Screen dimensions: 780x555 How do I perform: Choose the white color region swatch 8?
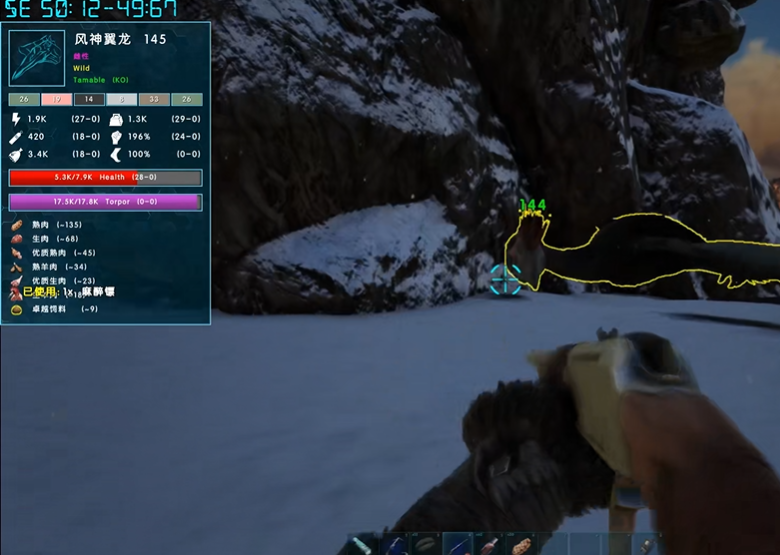(x=122, y=100)
